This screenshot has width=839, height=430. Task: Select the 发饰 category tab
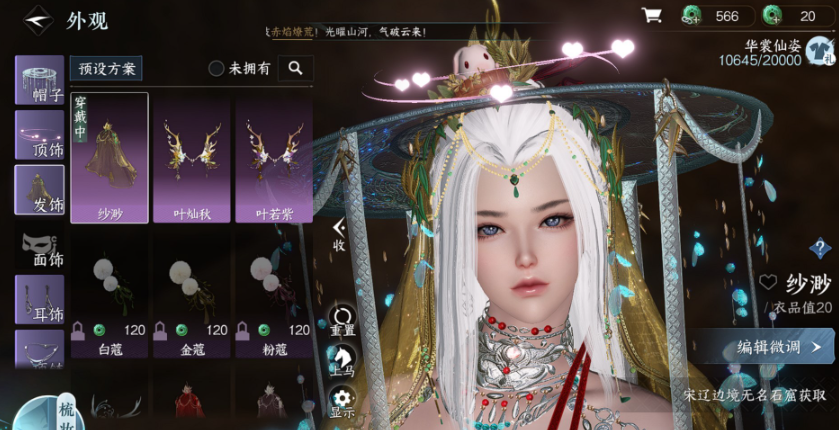(39, 190)
